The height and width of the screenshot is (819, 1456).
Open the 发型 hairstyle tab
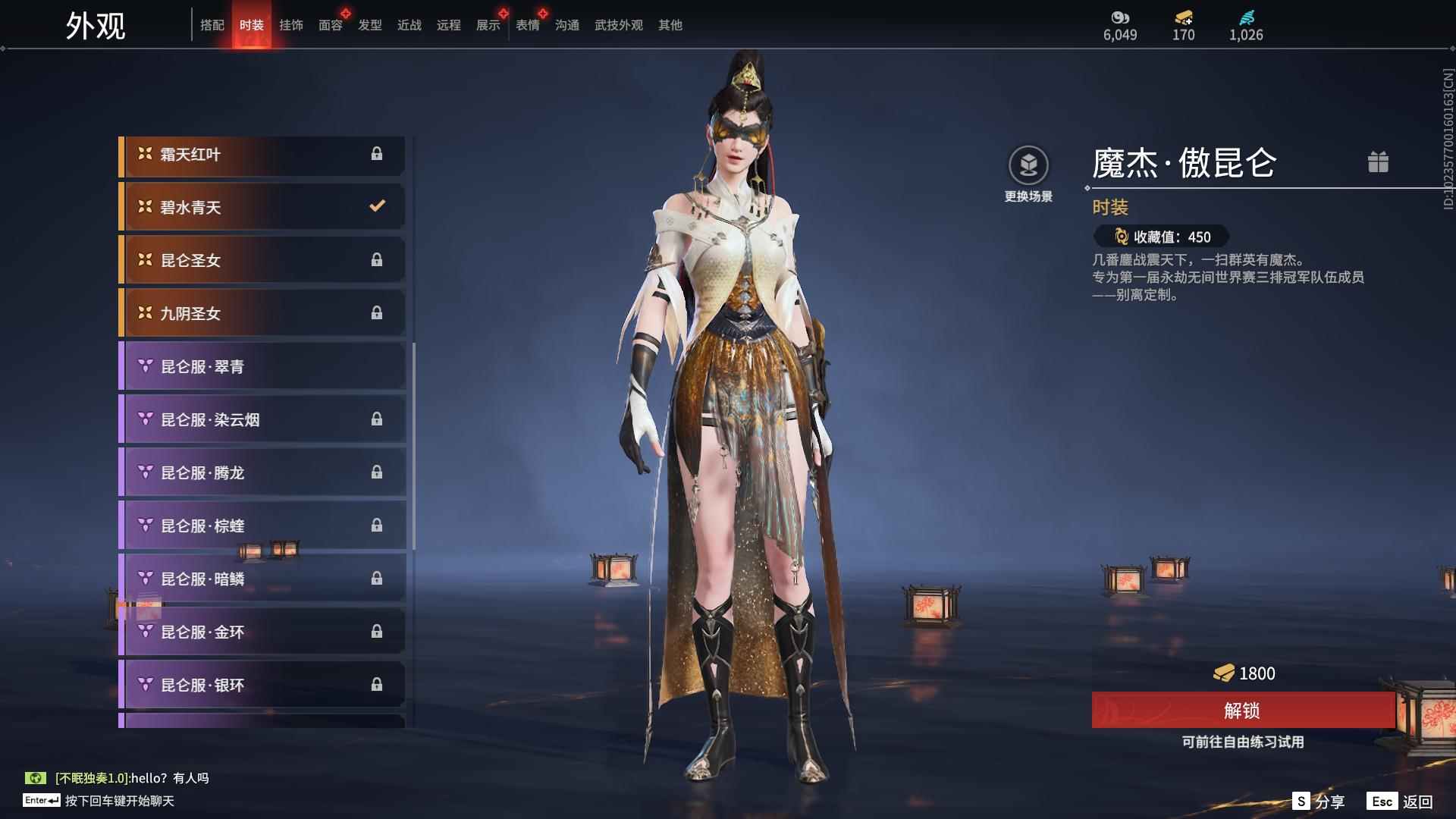tap(369, 25)
